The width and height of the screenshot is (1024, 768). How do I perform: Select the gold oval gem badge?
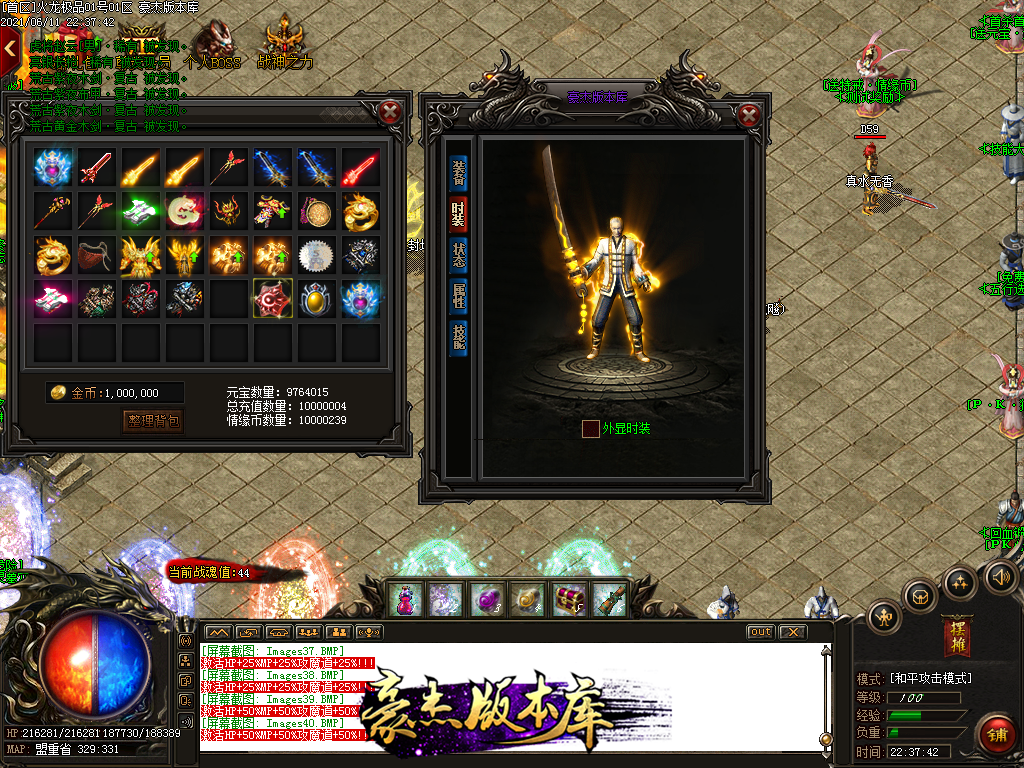(316, 298)
